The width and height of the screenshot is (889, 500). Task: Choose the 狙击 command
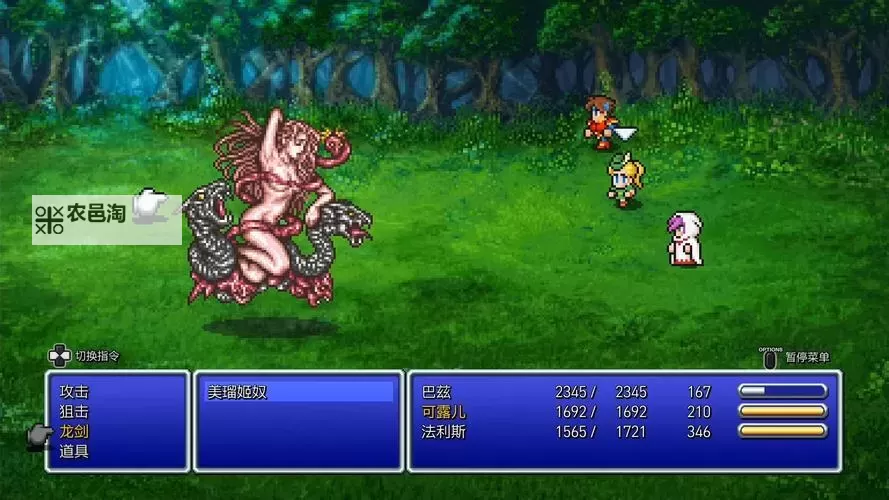74,412
